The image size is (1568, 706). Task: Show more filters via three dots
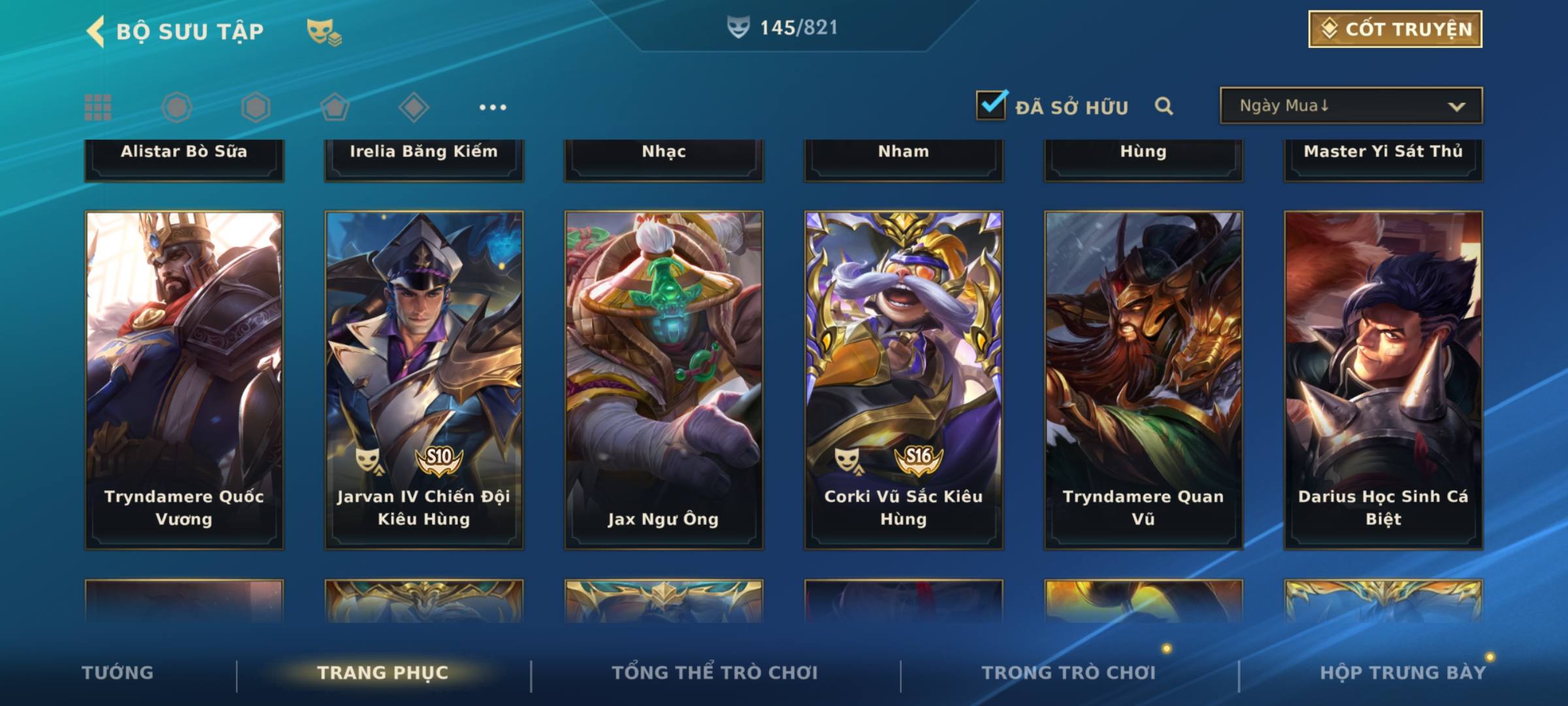click(x=493, y=107)
